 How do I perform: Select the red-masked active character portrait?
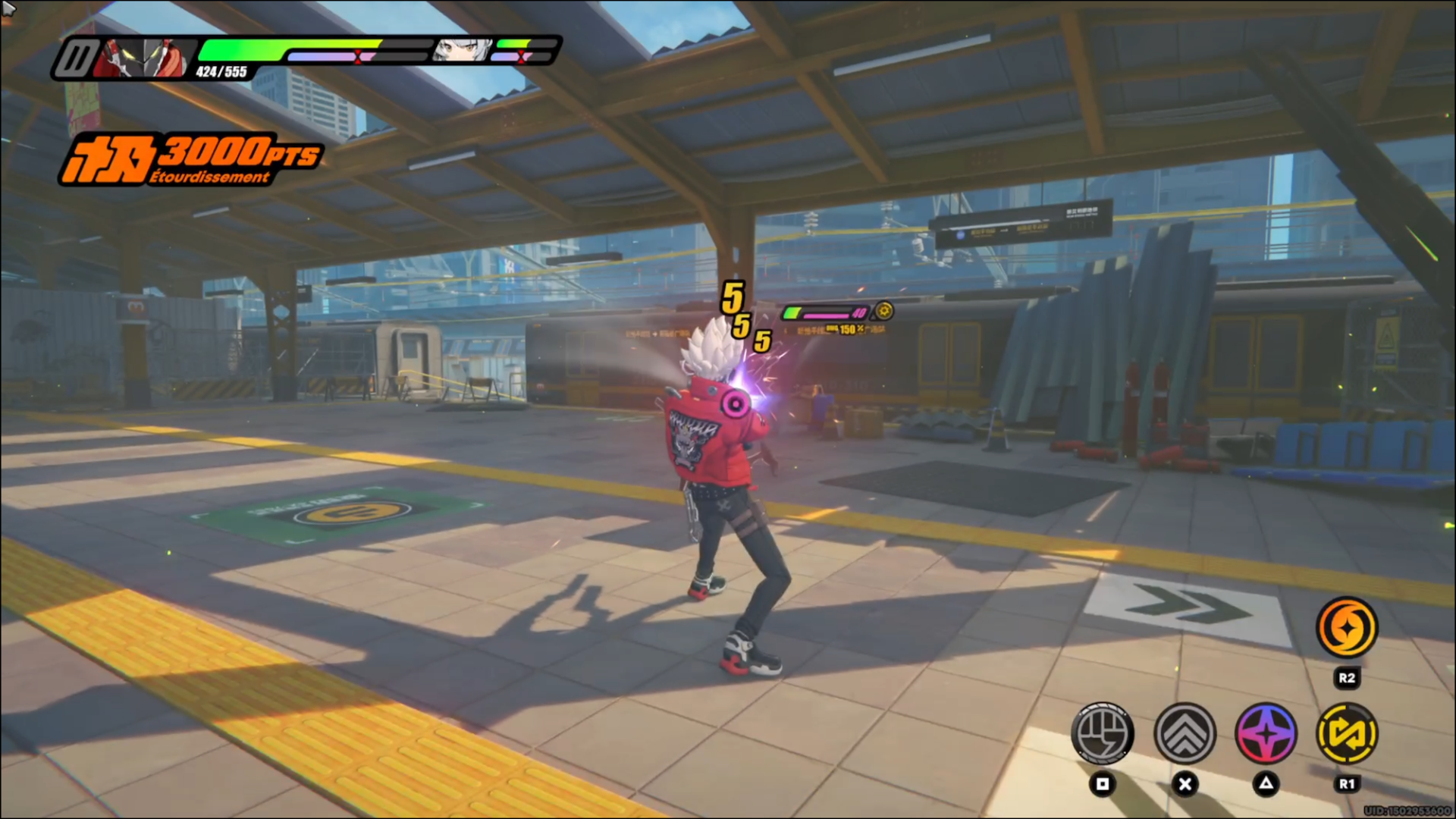click(x=144, y=58)
